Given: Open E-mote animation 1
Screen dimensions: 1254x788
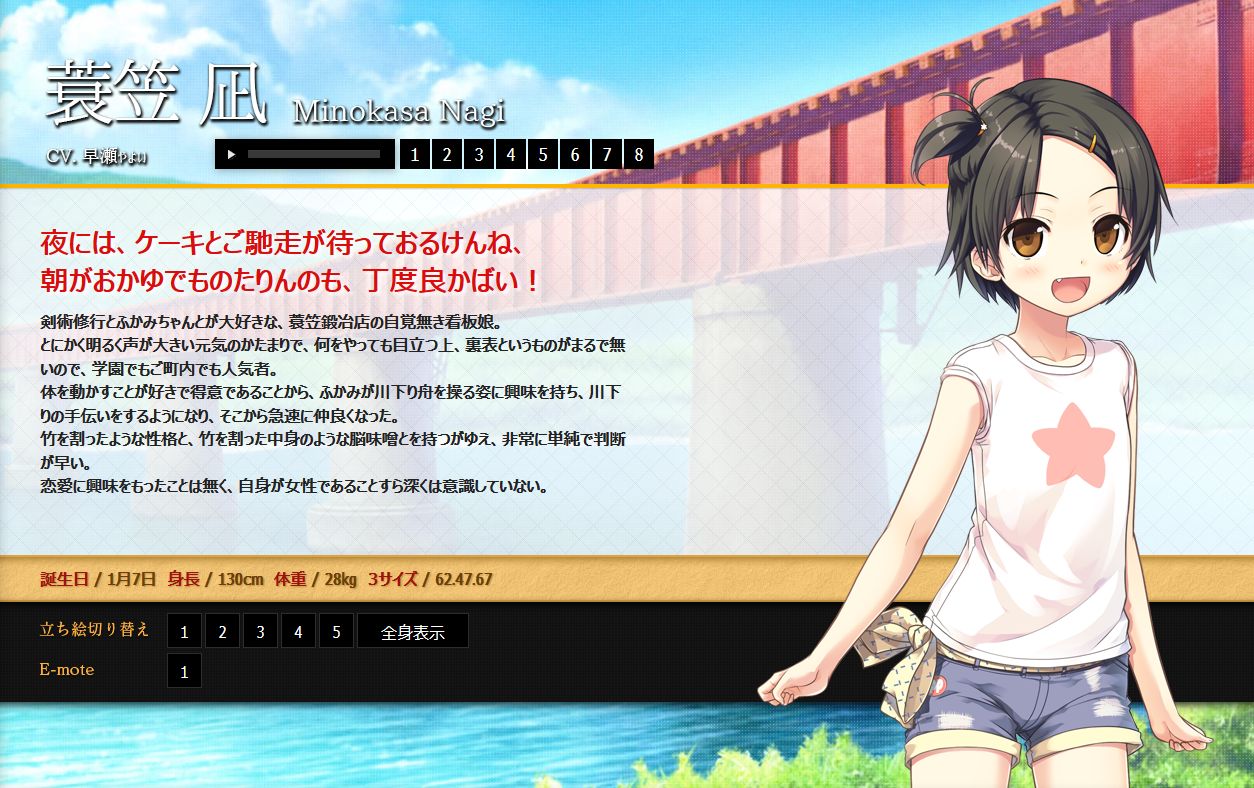Looking at the screenshot, I should pyautogui.click(x=184, y=671).
